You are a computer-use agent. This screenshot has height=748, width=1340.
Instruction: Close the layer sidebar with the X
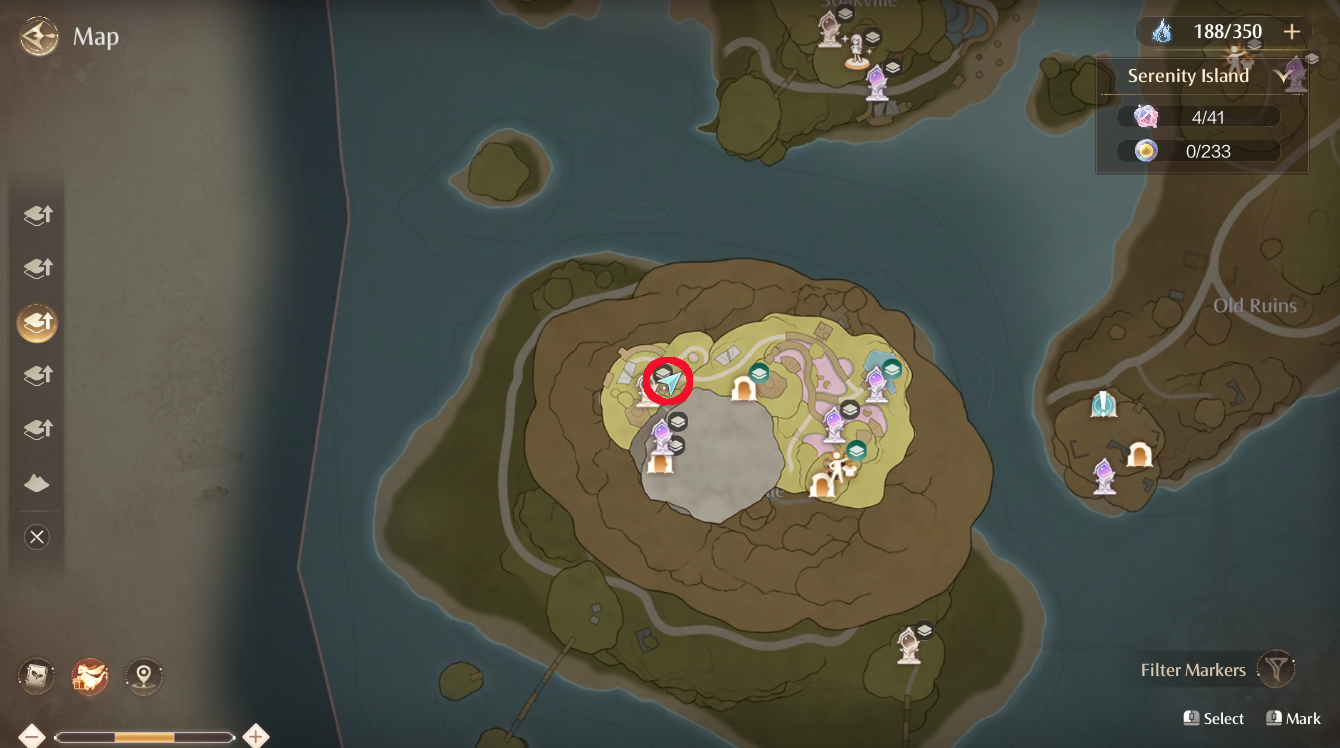(x=37, y=537)
